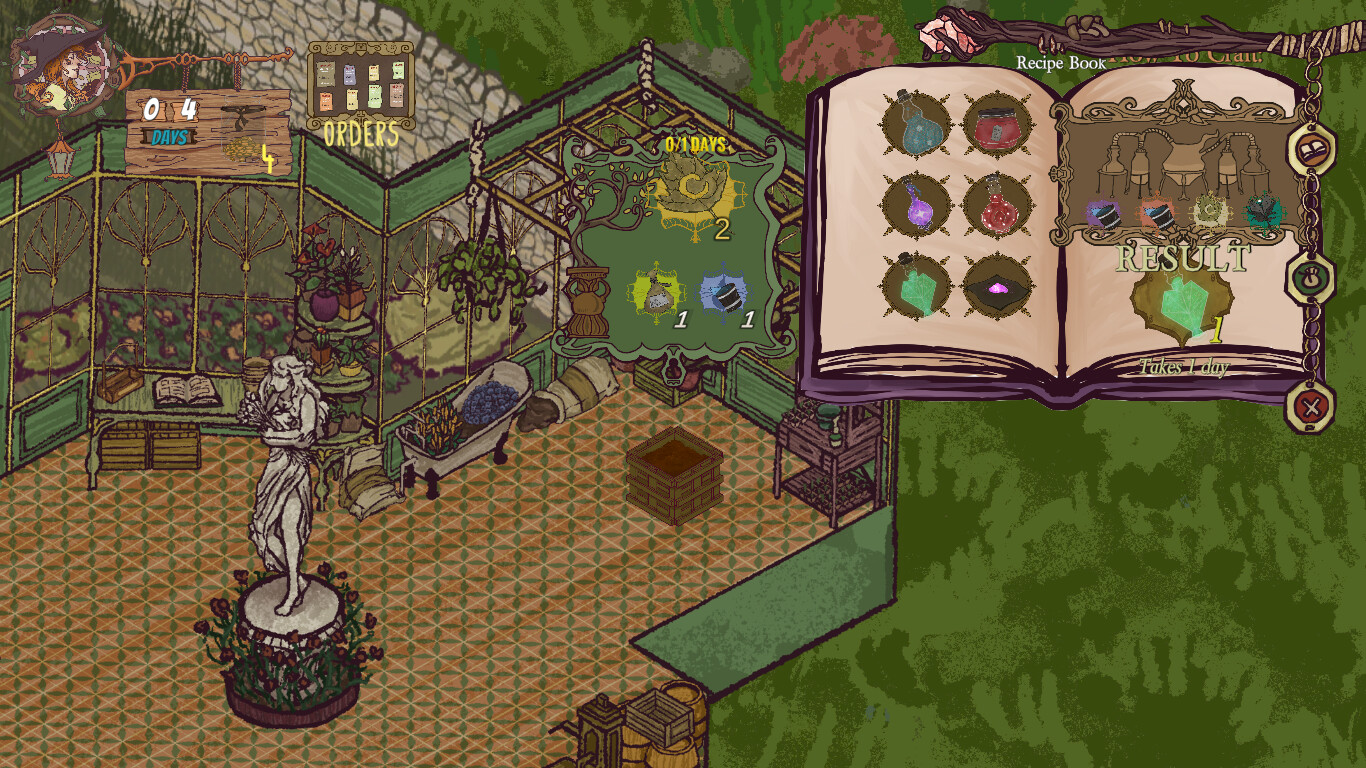Image resolution: width=1366 pixels, height=768 pixels.
Task: Select the red jar recipe on the left page
Action: [x=1000, y=124]
